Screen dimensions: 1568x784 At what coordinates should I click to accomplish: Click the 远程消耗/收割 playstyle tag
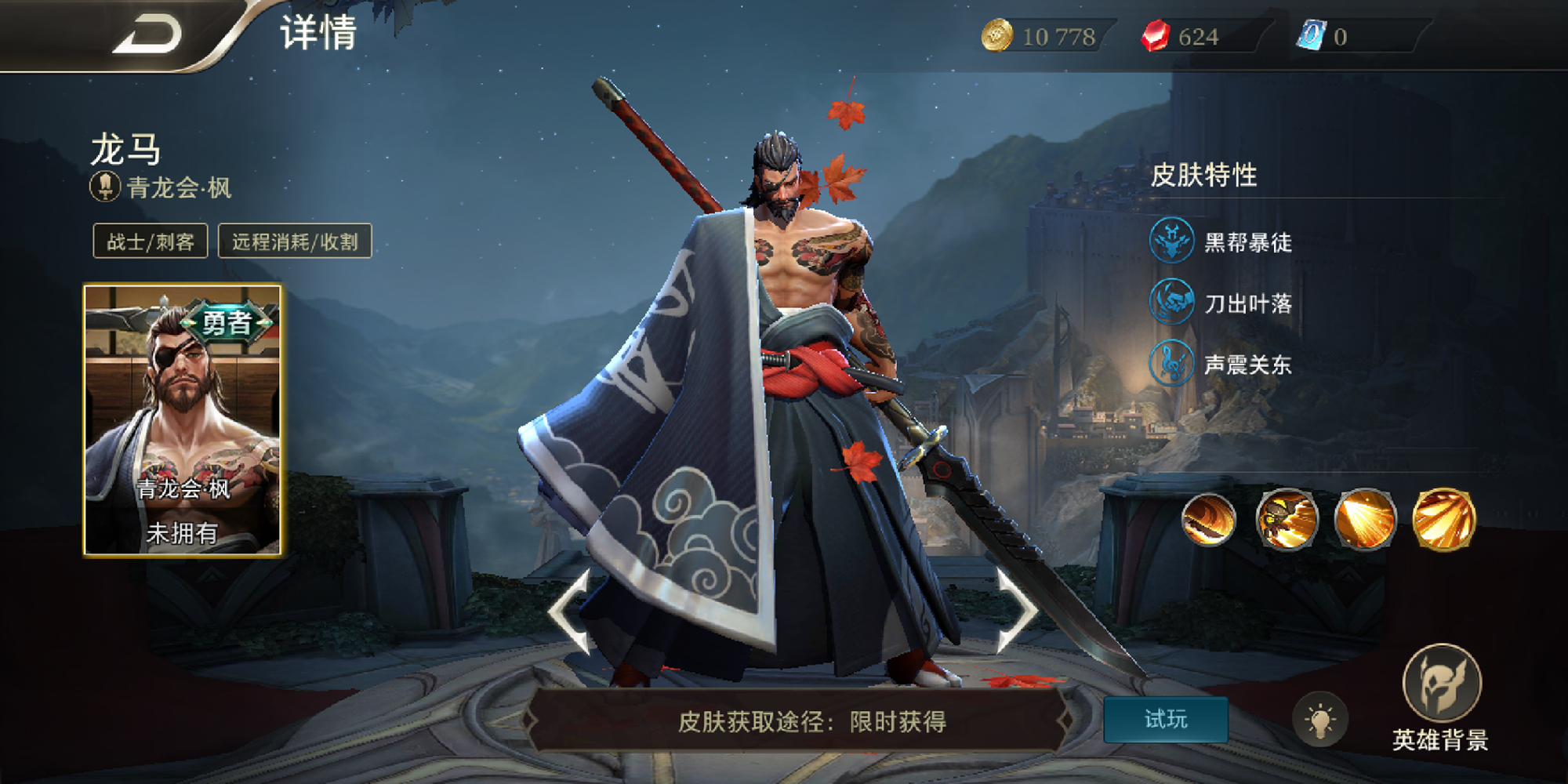(295, 241)
